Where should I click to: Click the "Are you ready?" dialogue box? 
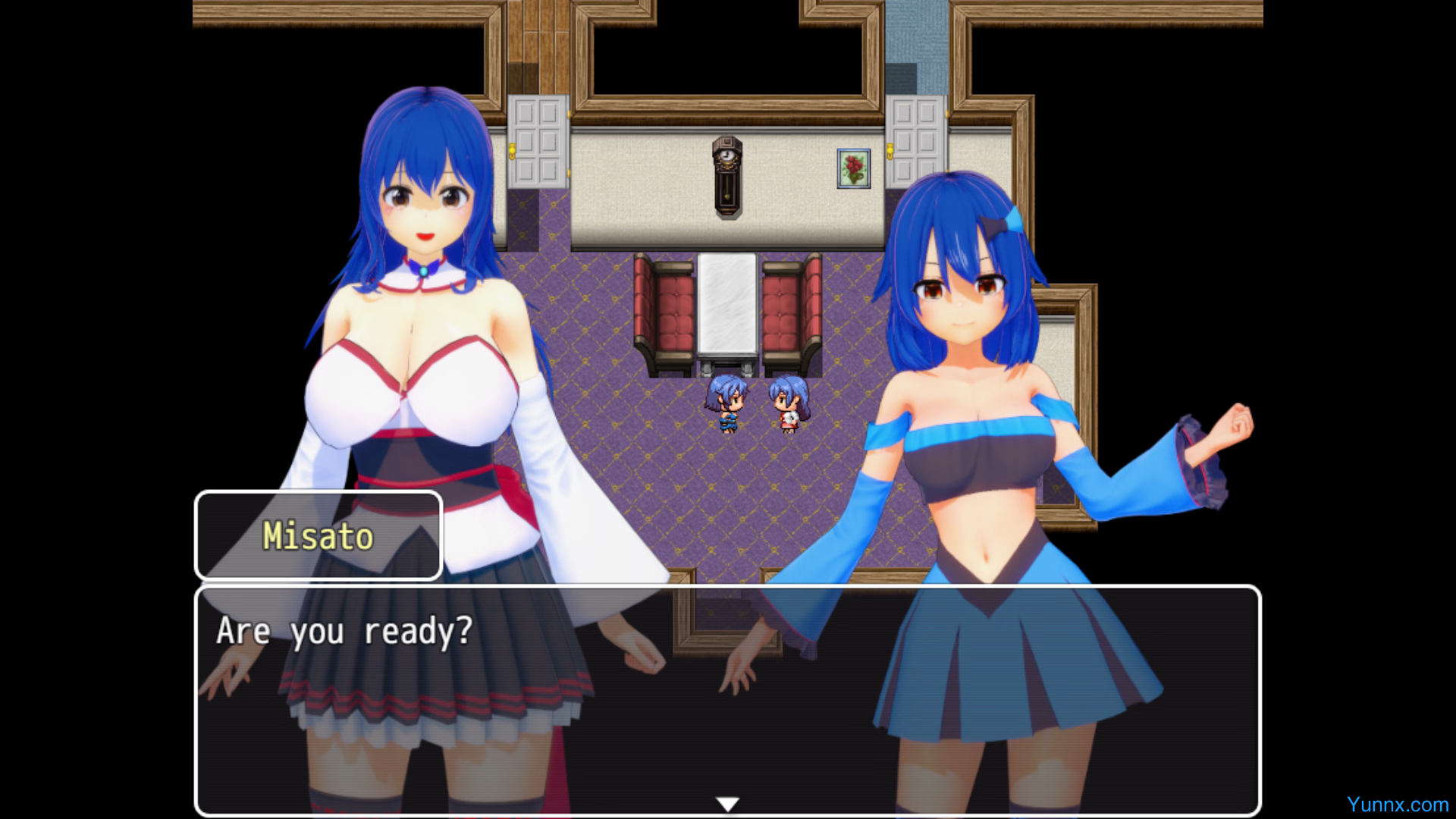(x=727, y=699)
